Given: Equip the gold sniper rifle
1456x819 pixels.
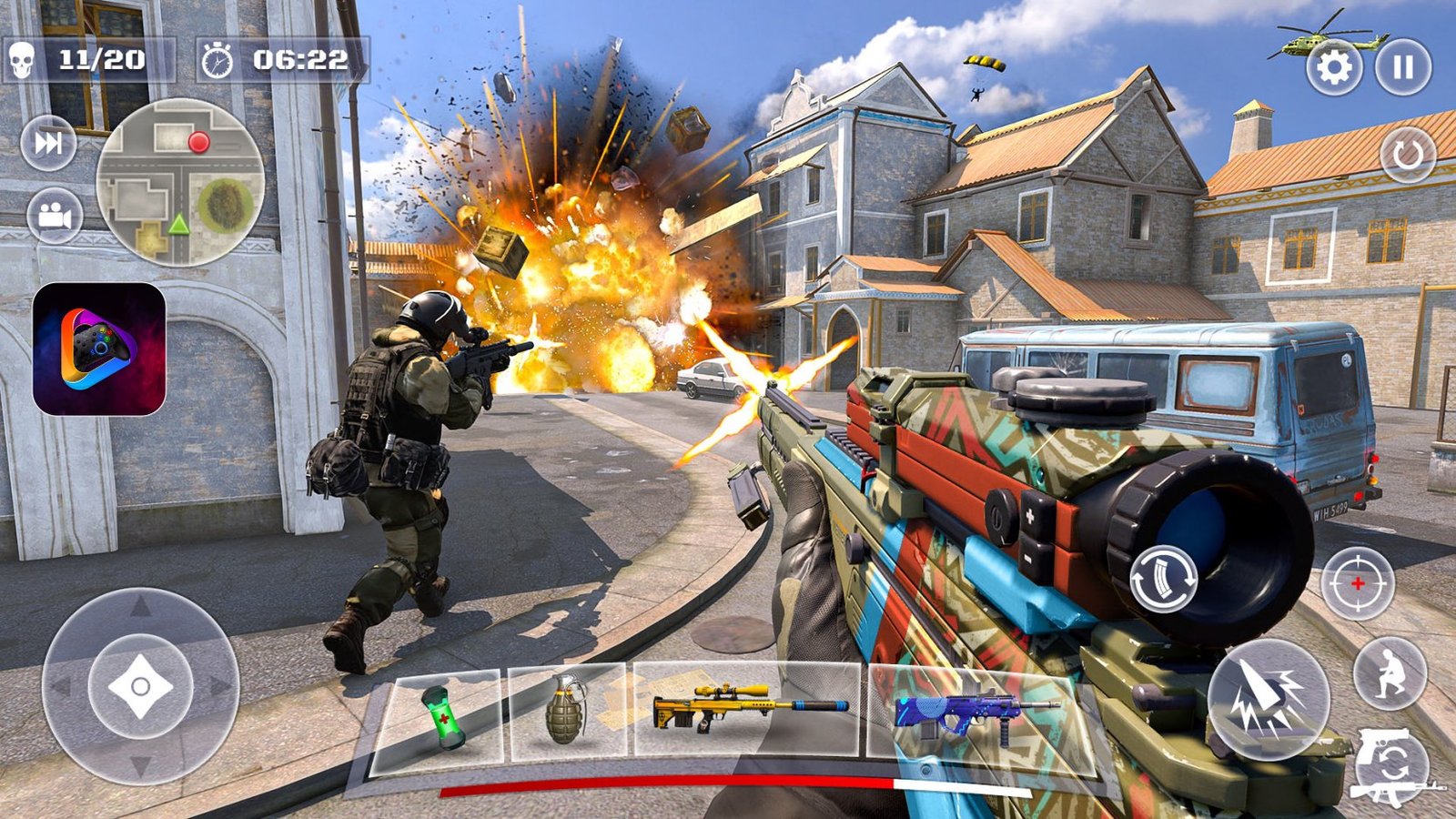Looking at the screenshot, I should [x=748, y=710].
